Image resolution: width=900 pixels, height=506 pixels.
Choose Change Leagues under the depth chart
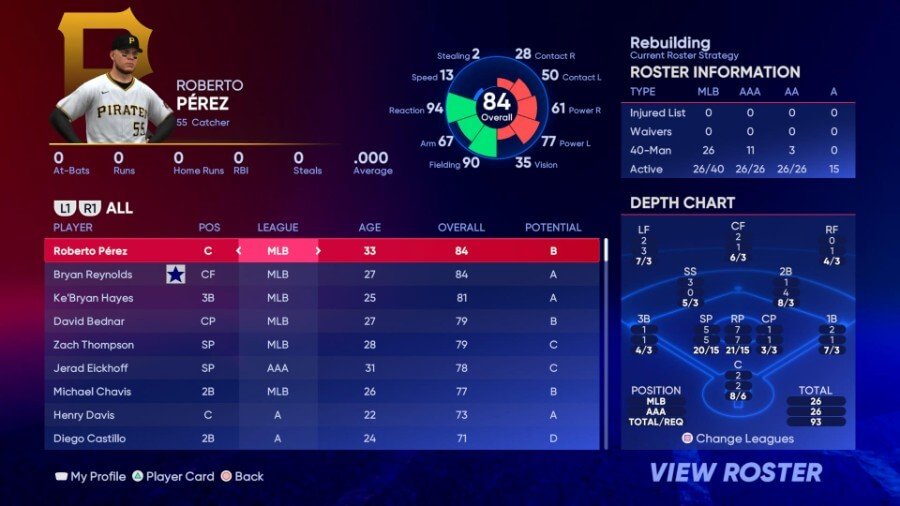click(738, 438)
